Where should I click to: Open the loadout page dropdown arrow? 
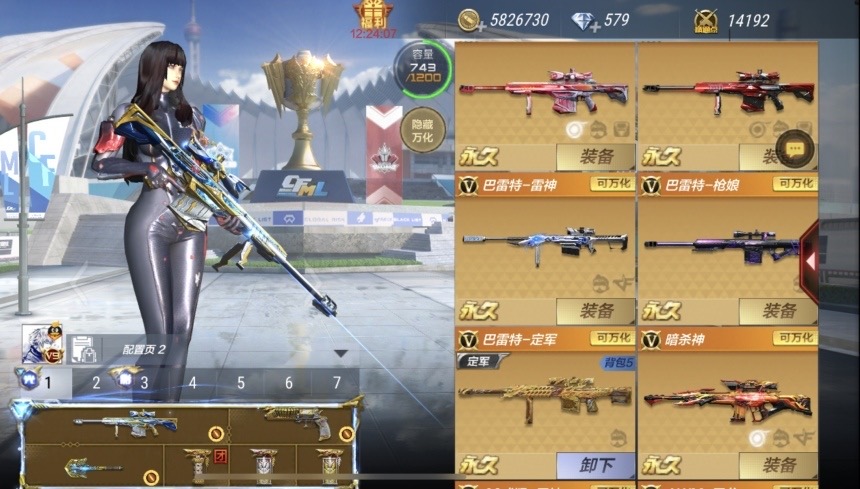click(340, 353)
